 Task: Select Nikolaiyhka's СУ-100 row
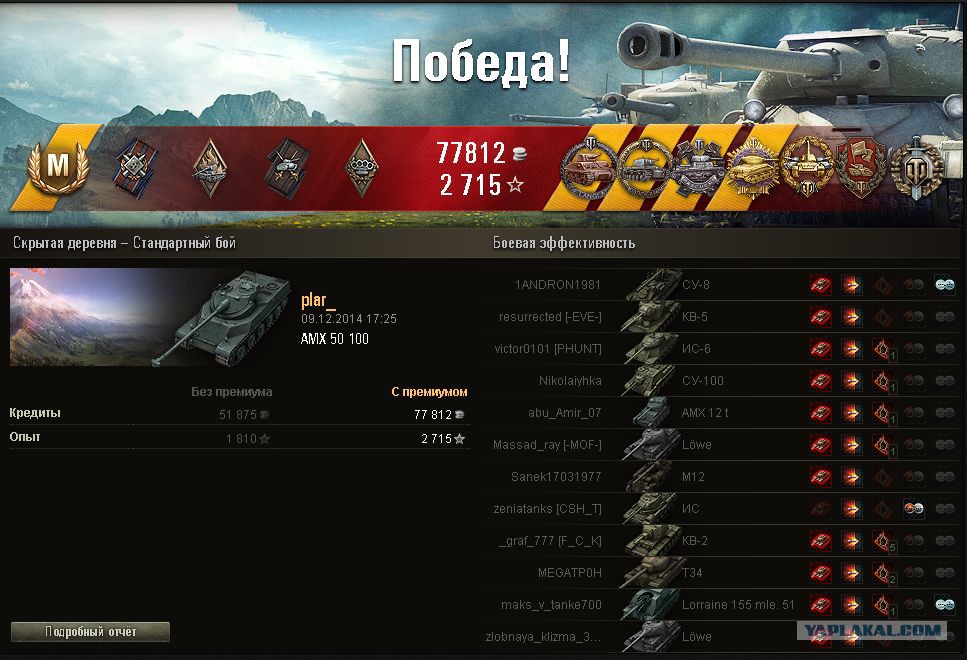(570, 381)
